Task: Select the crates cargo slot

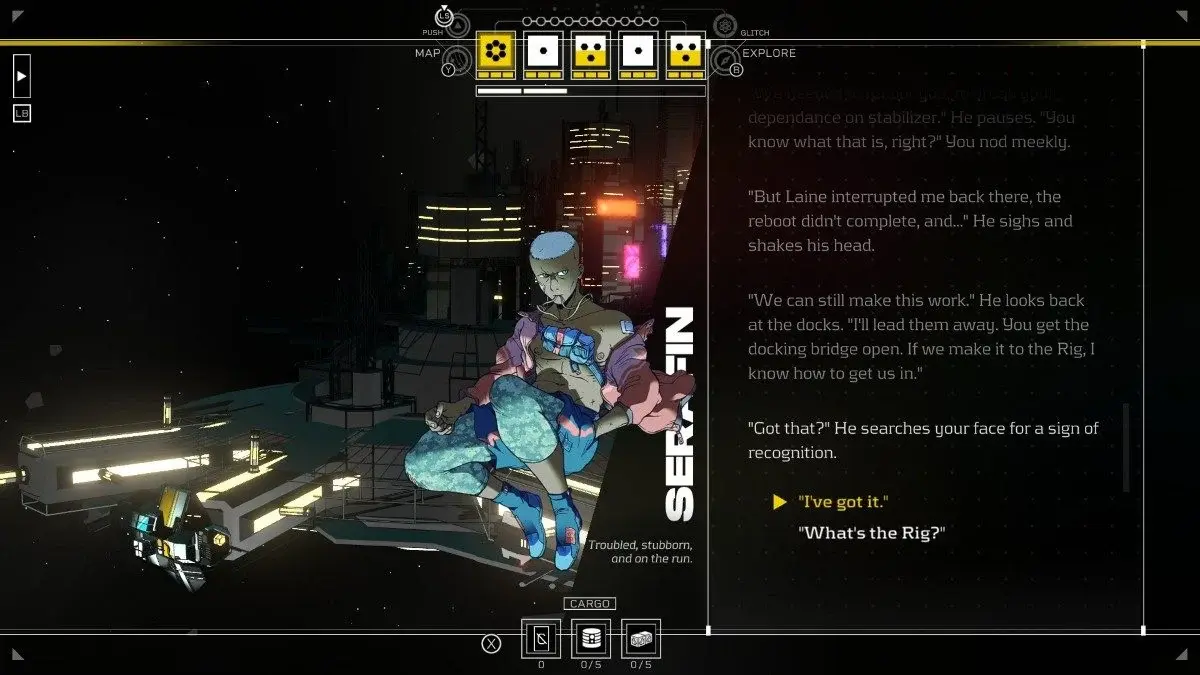Action: point(640,638)
